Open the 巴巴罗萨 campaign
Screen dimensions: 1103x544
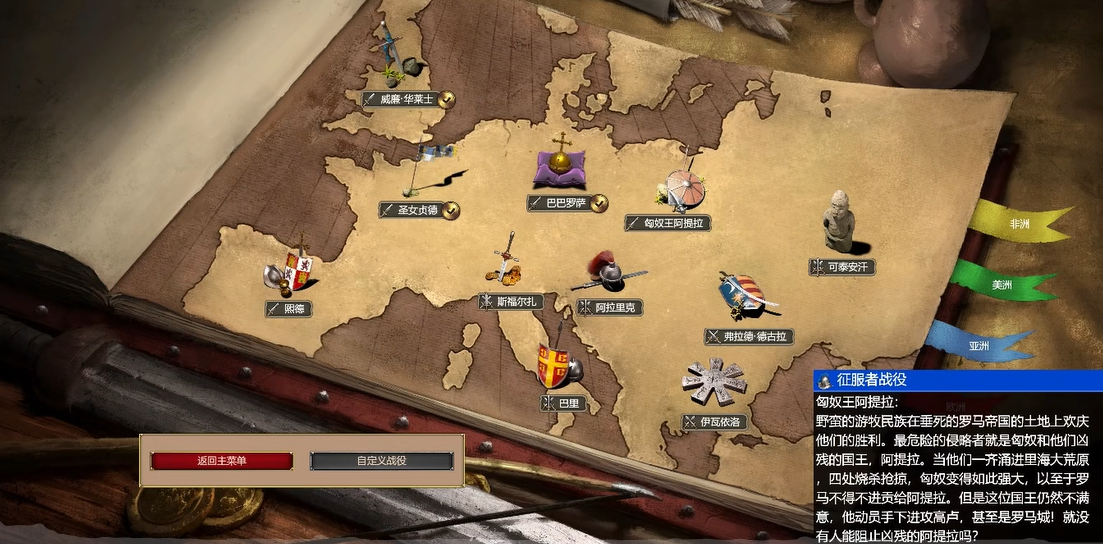566,203
